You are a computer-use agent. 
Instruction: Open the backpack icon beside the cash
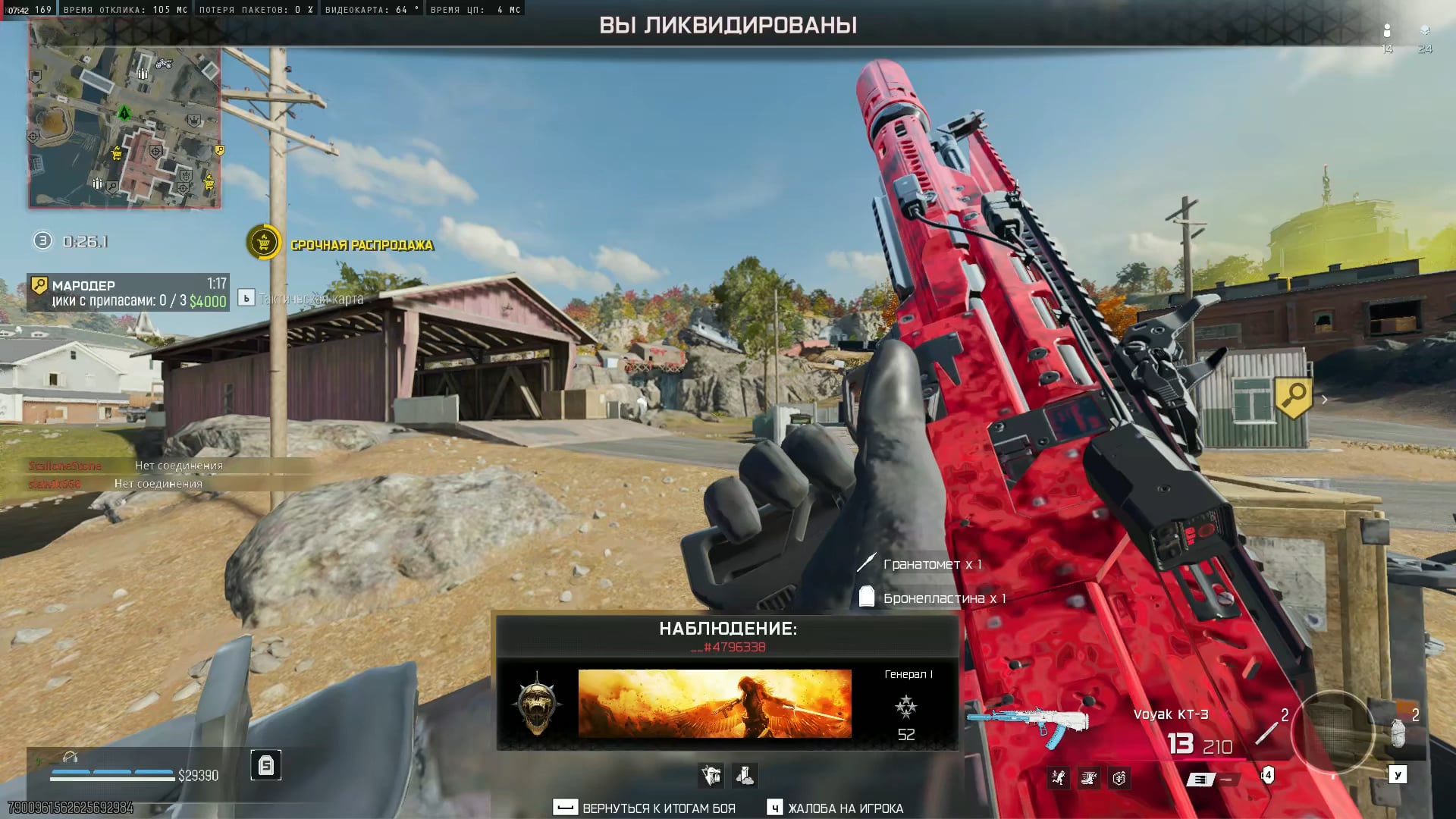[265, 765]
